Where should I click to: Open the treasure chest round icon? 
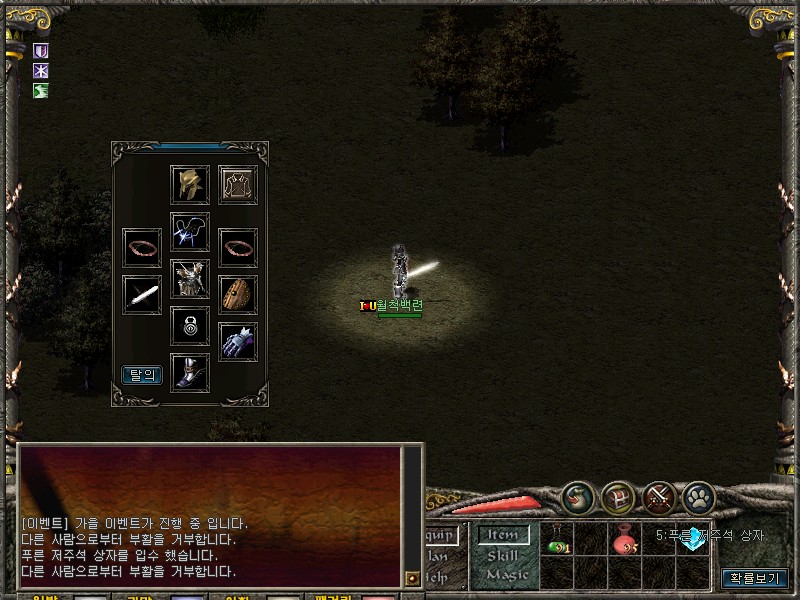tap(619, 497)
